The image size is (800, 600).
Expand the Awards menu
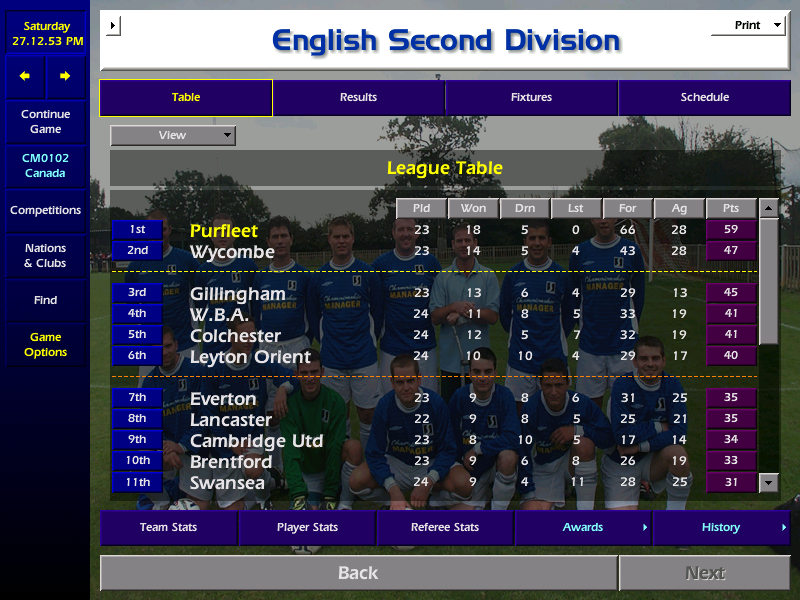pos(583,527)
